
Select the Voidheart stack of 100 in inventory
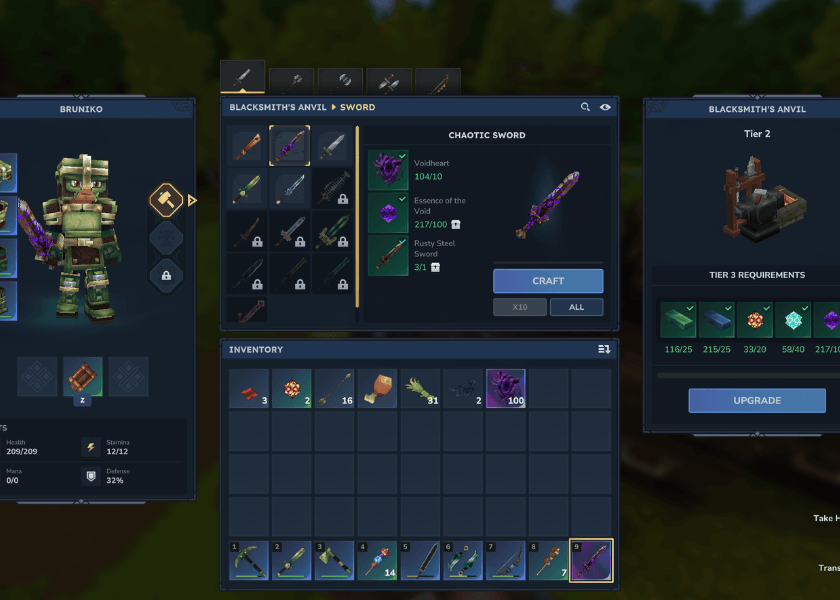coord(505,388)
